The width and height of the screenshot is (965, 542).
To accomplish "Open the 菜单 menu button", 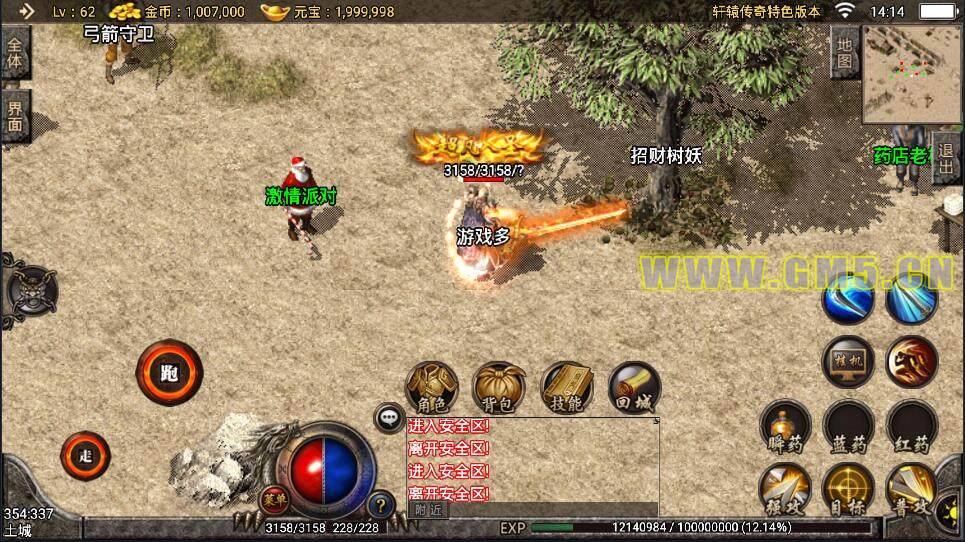I will [272, 499].
